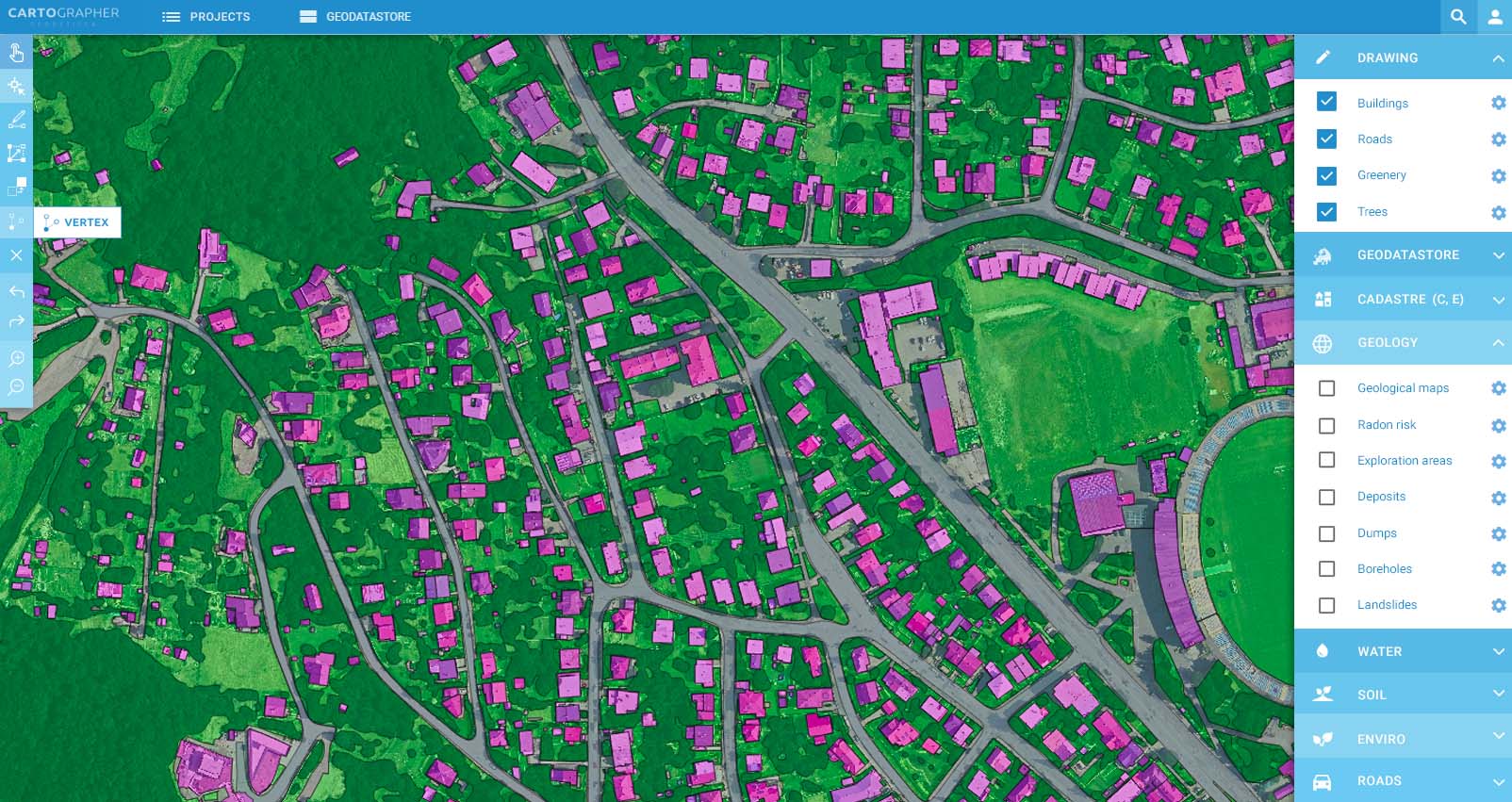Check the Landslides geology layer
1512x802 pixels.
pos(1327,605)
